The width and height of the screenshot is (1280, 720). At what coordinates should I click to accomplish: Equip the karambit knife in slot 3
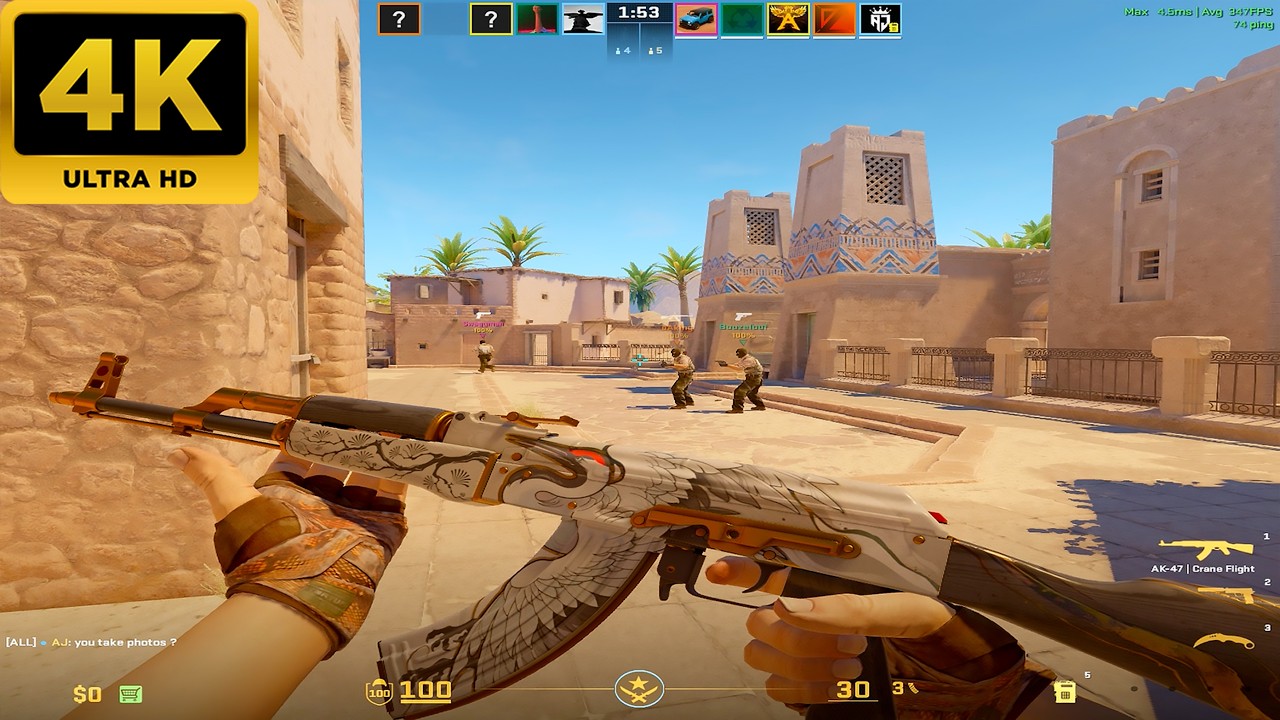point(1222,642)
